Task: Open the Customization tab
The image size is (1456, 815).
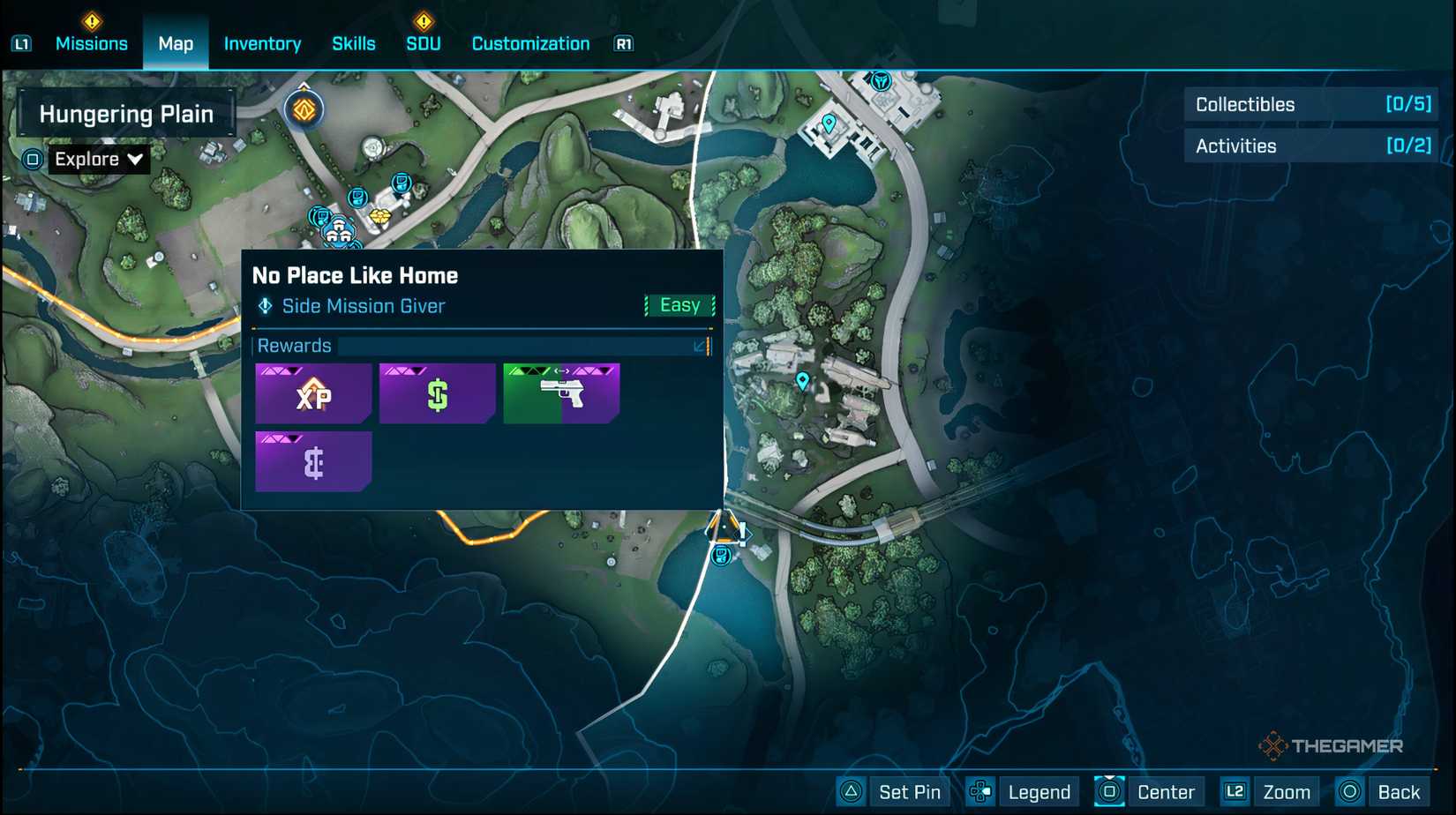Action: [x=530, y=43]
